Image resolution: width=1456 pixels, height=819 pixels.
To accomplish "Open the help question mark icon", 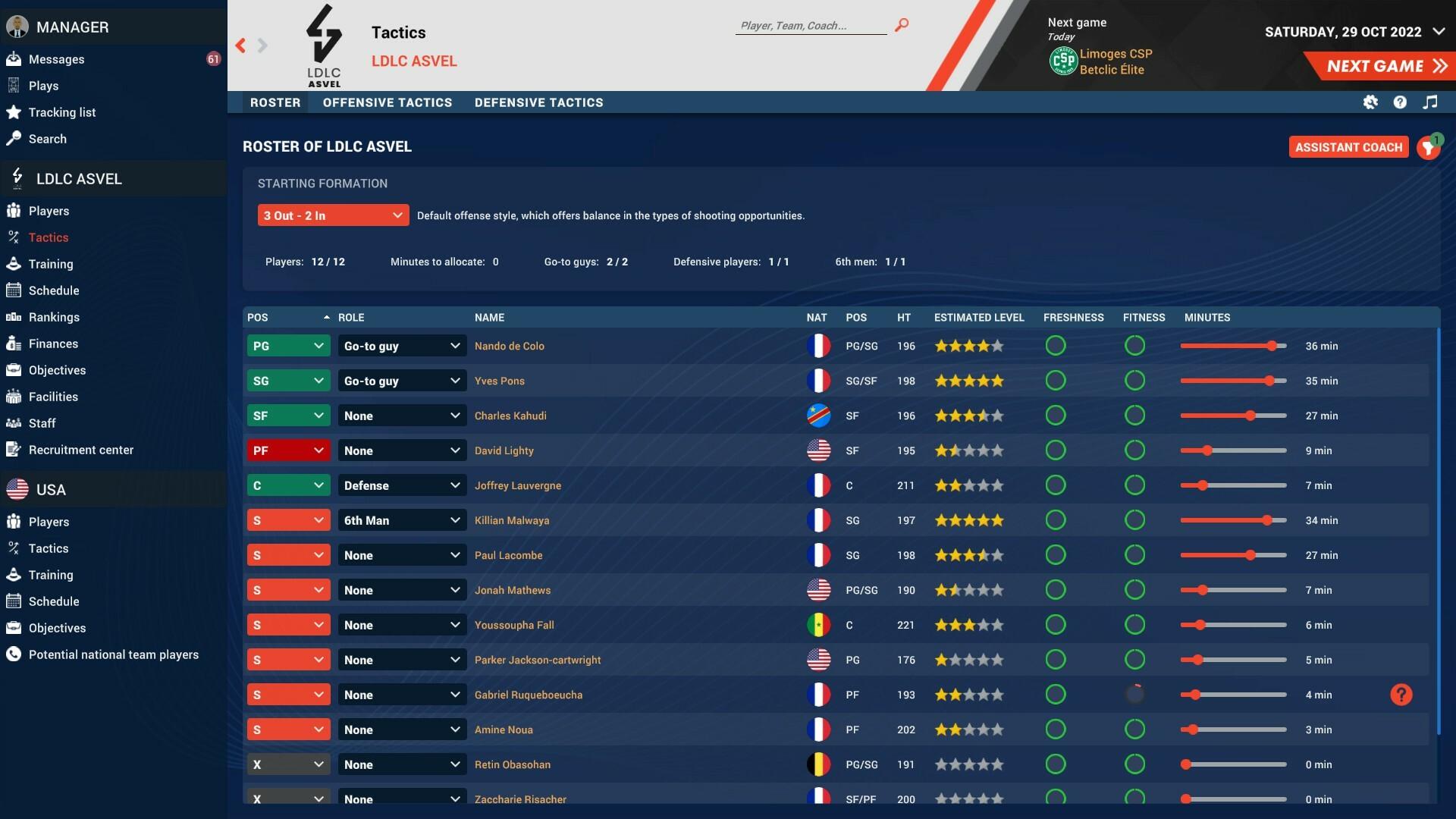I will pyautogui.click(x=1401, y=102).
